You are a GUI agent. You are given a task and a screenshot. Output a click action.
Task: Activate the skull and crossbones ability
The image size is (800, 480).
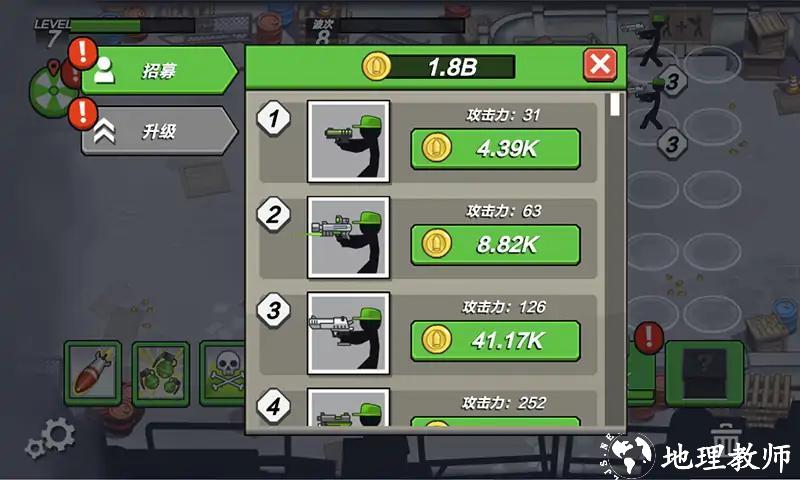click(224, 372)
